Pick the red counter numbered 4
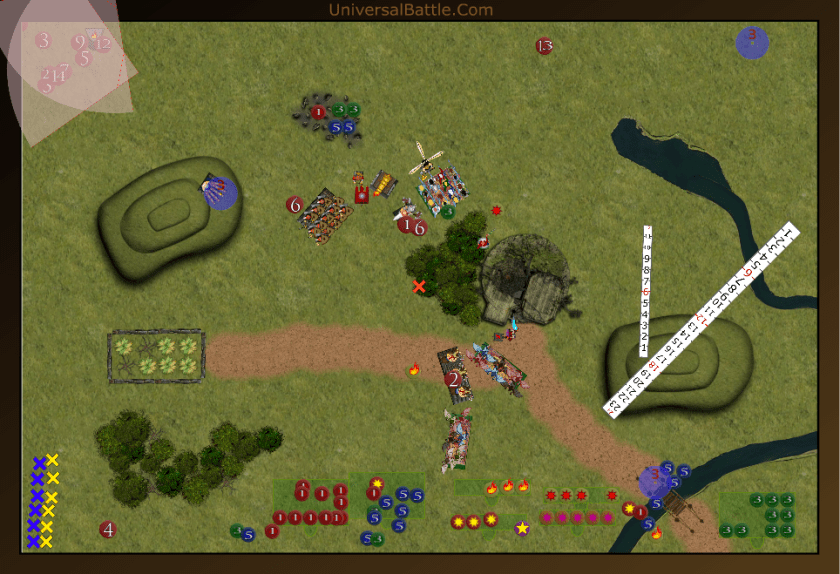The image size is (840, 574). 108,529
